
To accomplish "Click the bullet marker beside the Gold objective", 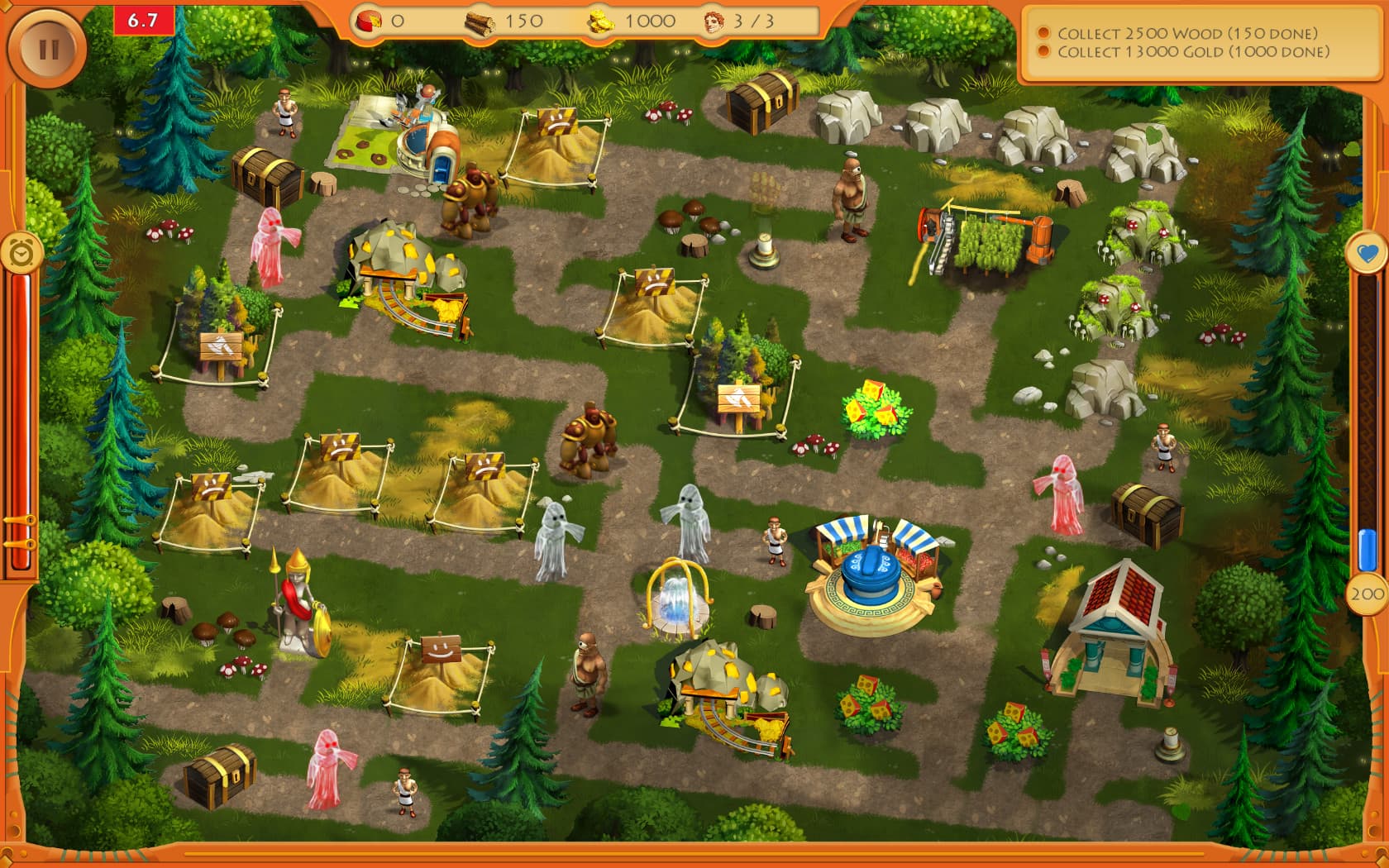I will pyautogui.click(x=1043, y=50).
